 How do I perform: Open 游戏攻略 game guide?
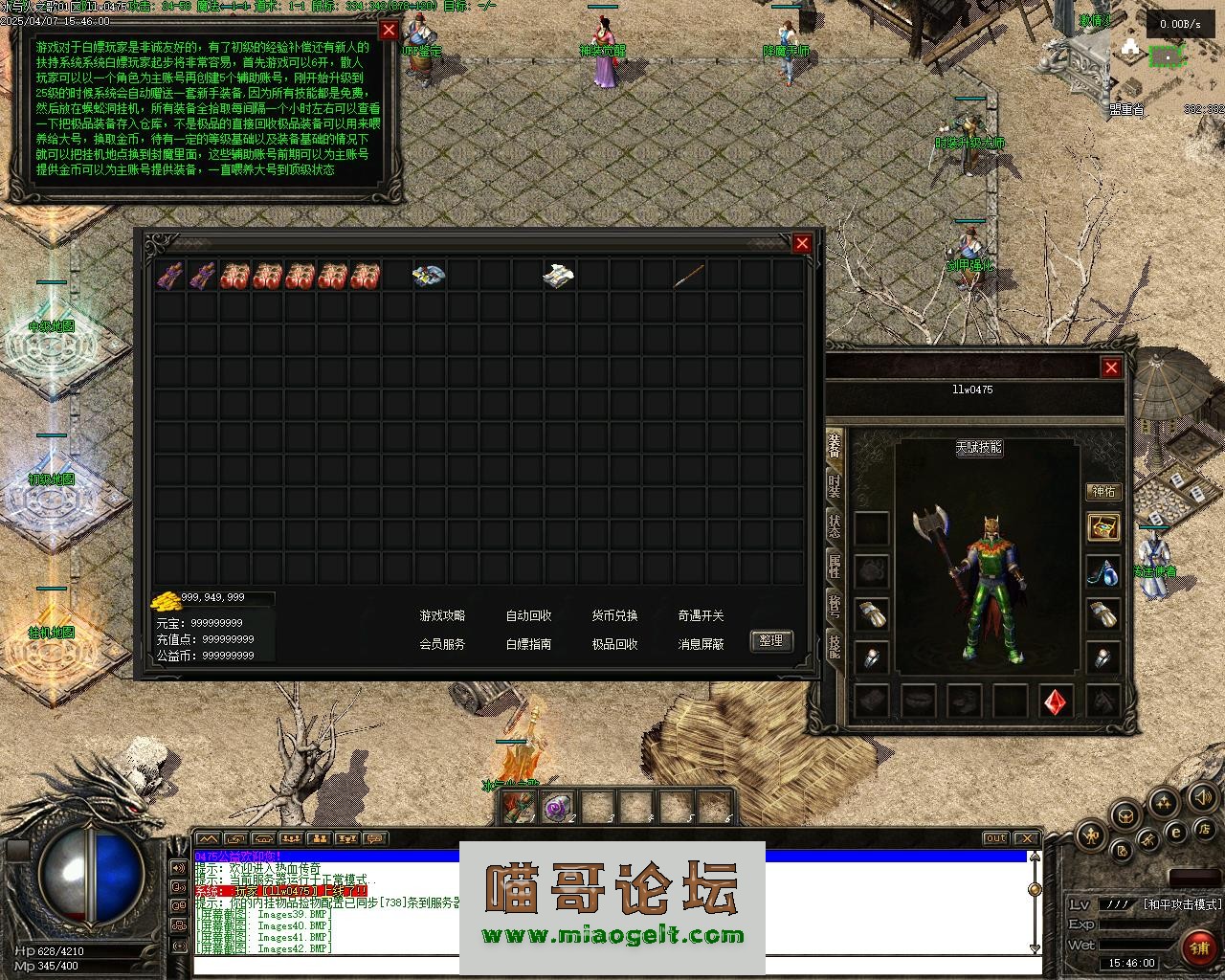(x=442, y=616)
